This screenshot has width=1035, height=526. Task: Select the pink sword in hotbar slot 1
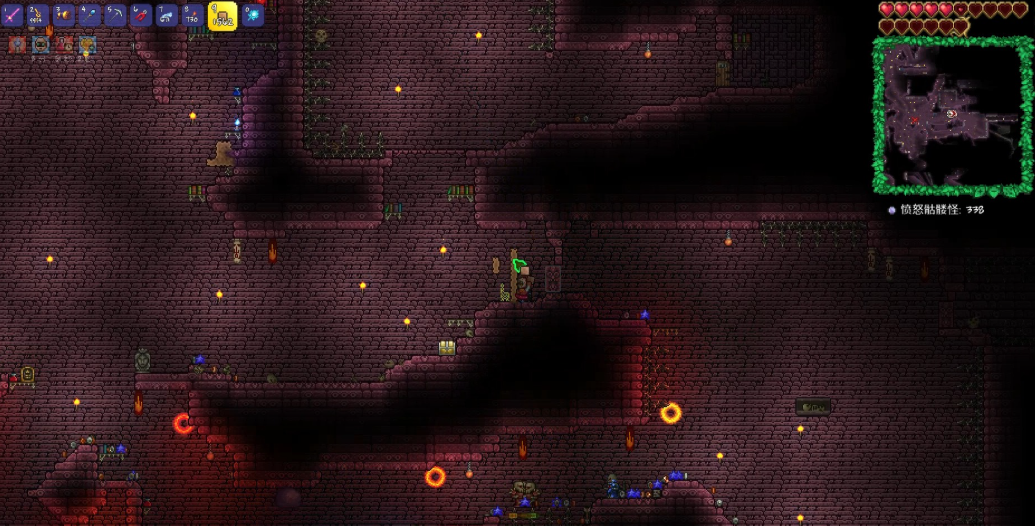(13, 15)
